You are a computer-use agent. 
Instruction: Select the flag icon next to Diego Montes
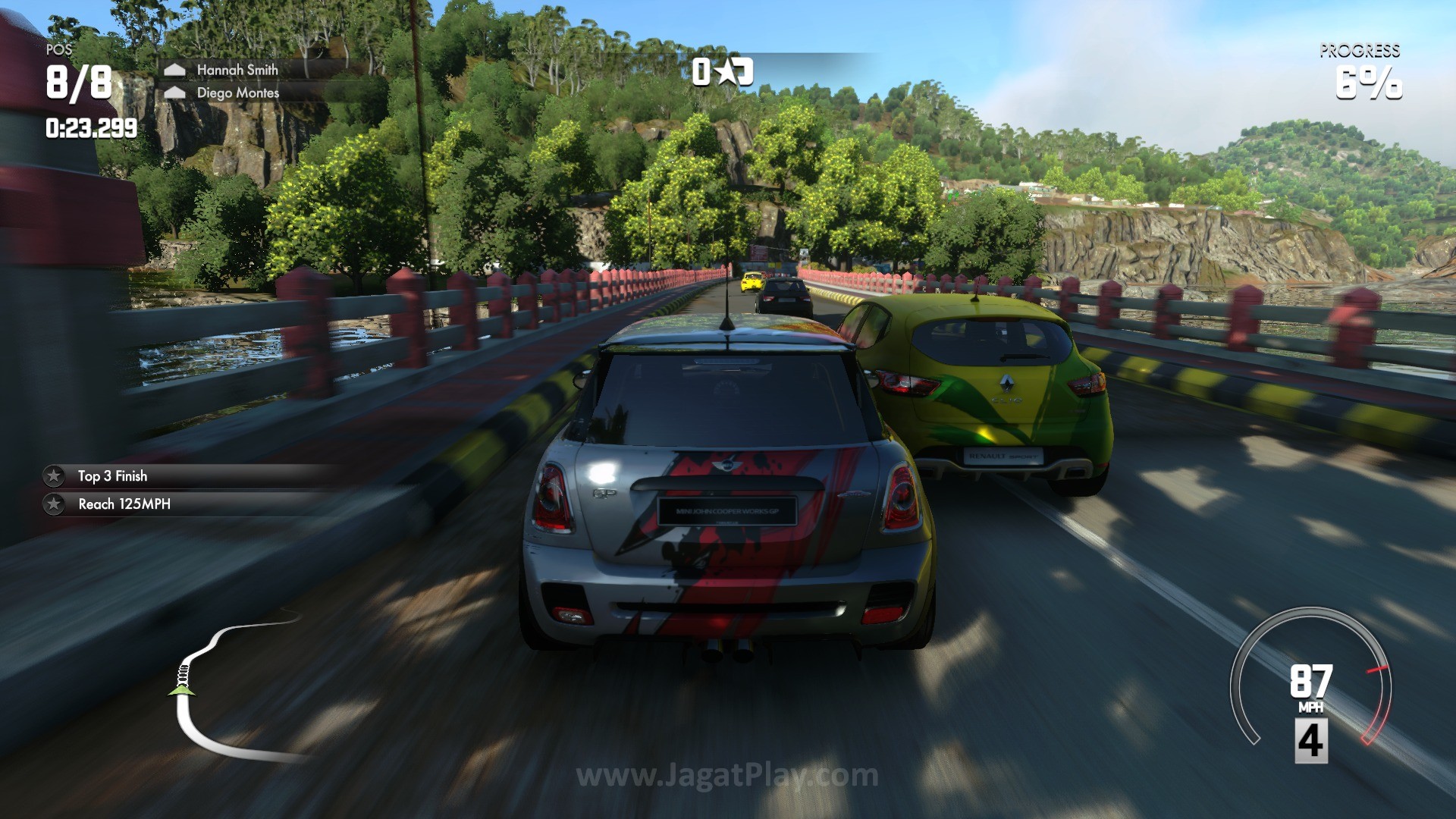pyautogui.click(x=177, y=94)
